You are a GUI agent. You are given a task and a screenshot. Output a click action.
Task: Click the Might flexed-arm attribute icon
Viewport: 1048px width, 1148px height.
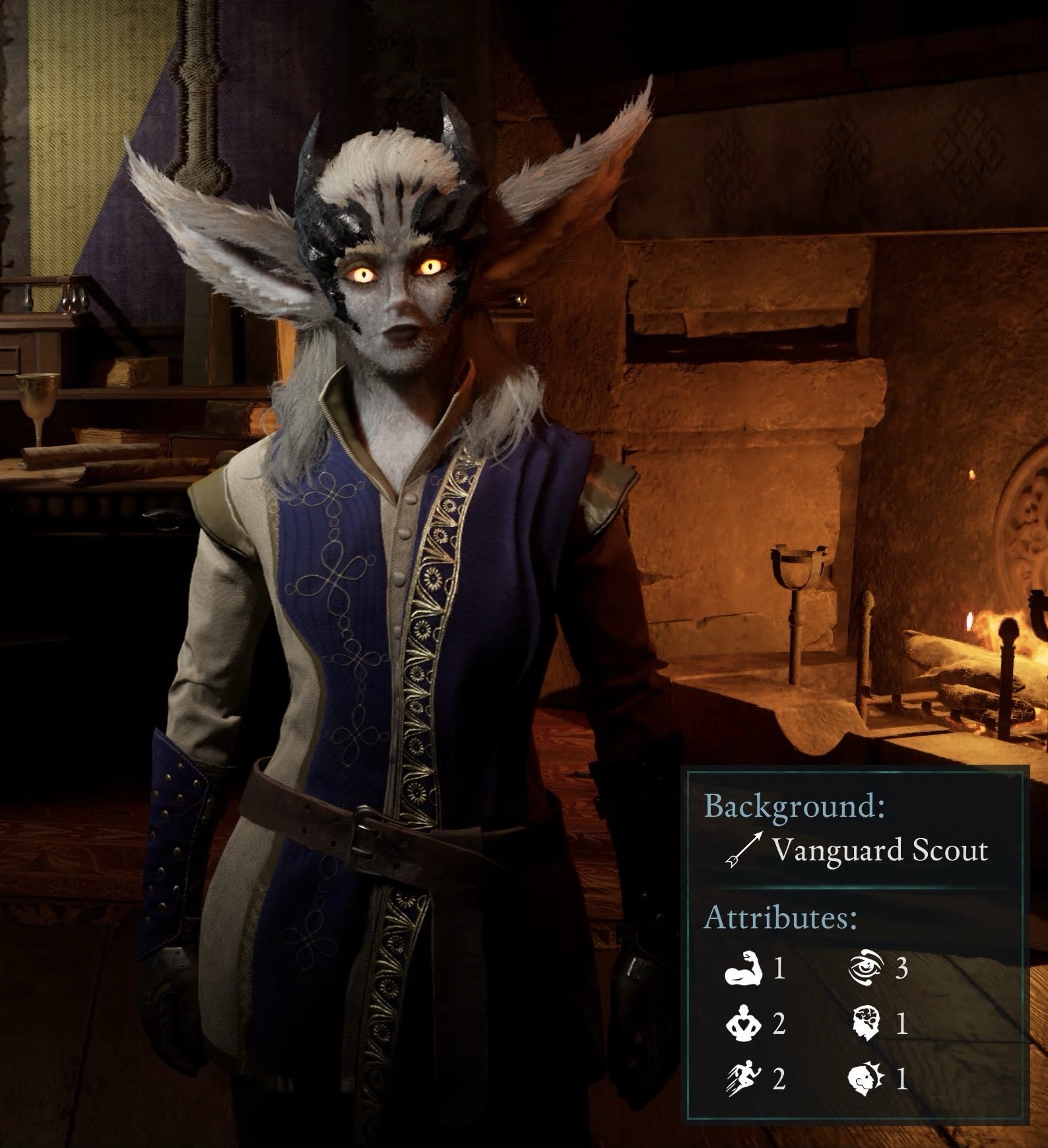744,968
